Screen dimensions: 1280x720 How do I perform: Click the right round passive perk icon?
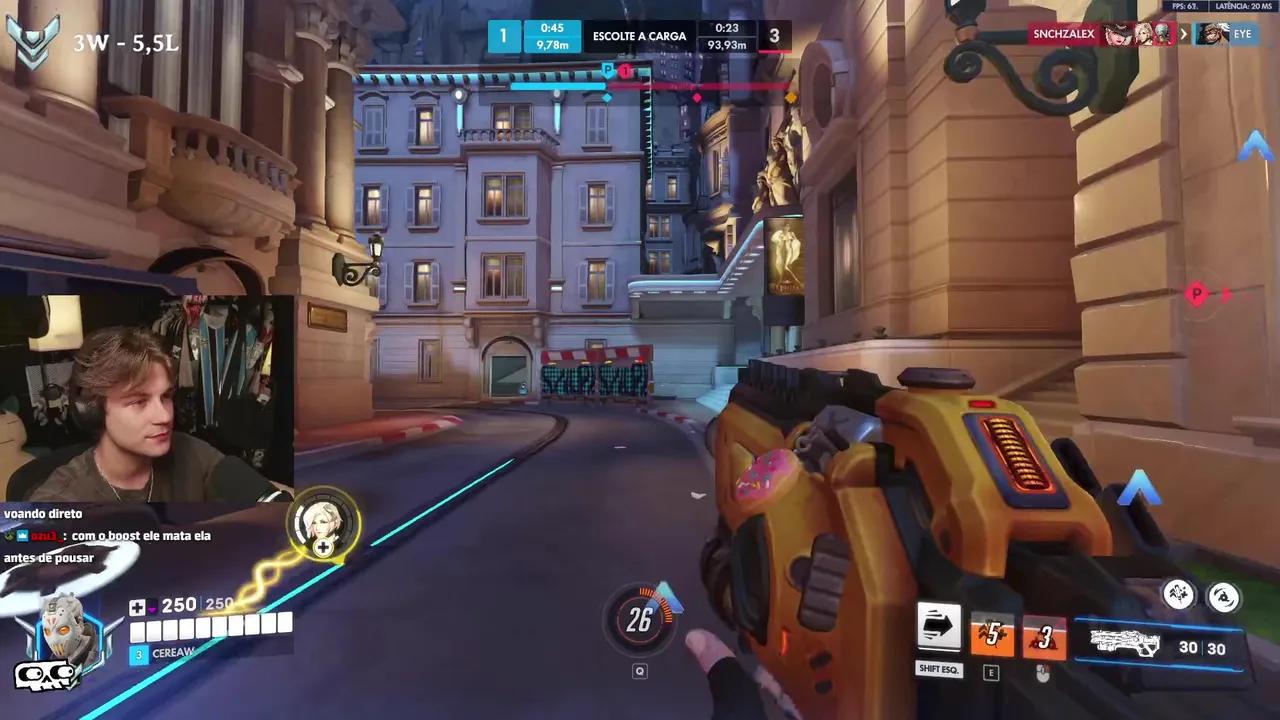click(x=1224, y=597)
